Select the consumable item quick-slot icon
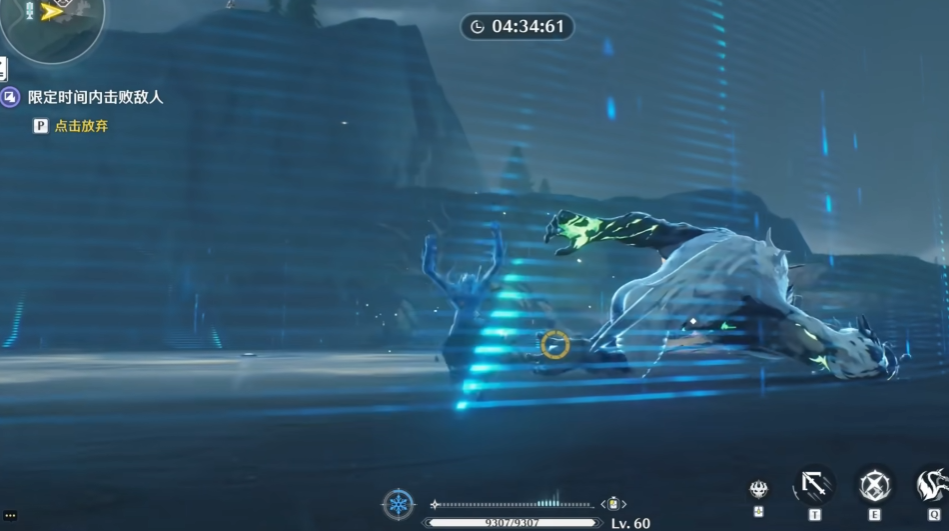The height and width of the screenshot is (531, 949). (613, 504)
